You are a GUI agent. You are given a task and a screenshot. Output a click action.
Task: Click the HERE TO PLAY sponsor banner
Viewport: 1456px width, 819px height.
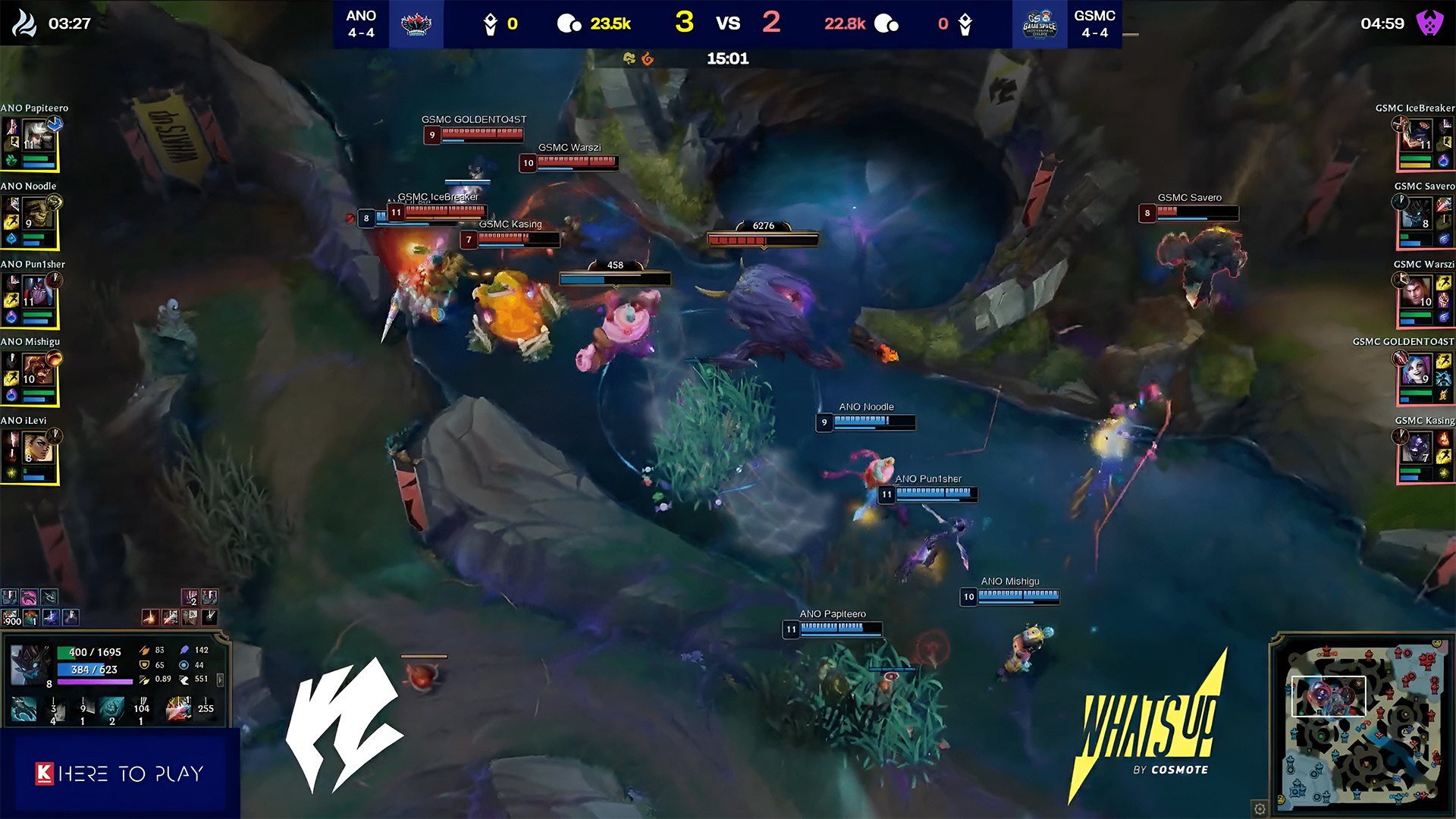pos(120,773)
